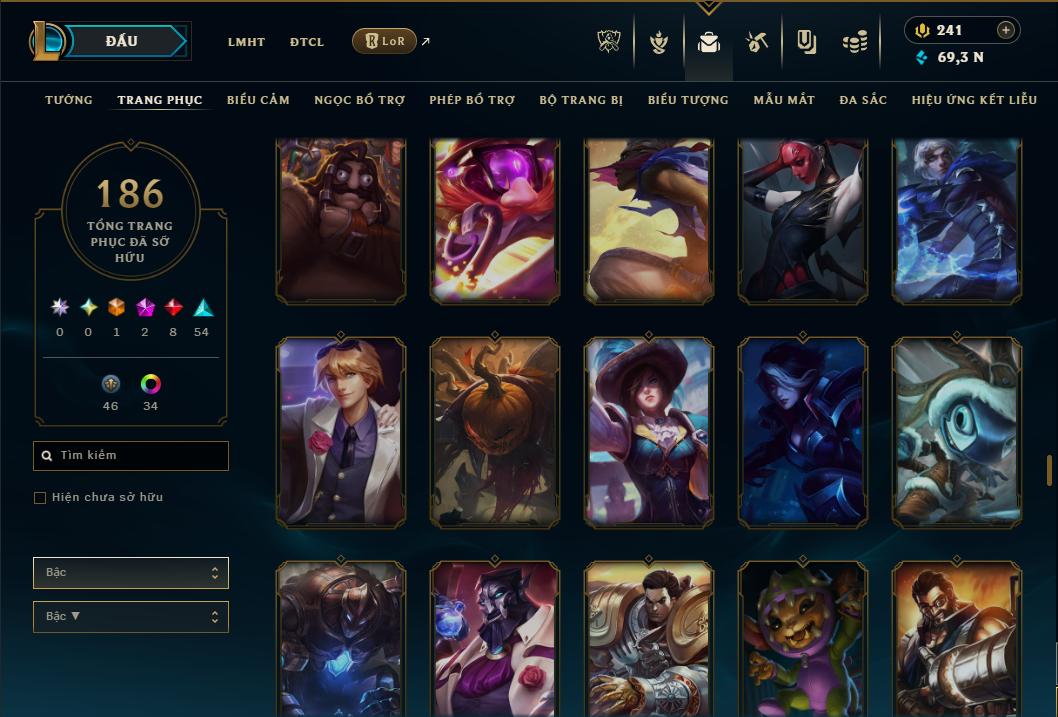Viewport: 1058px width, 717px height.
Task: Open the MẪU MẮT tab
Action: tap(784, 100)
